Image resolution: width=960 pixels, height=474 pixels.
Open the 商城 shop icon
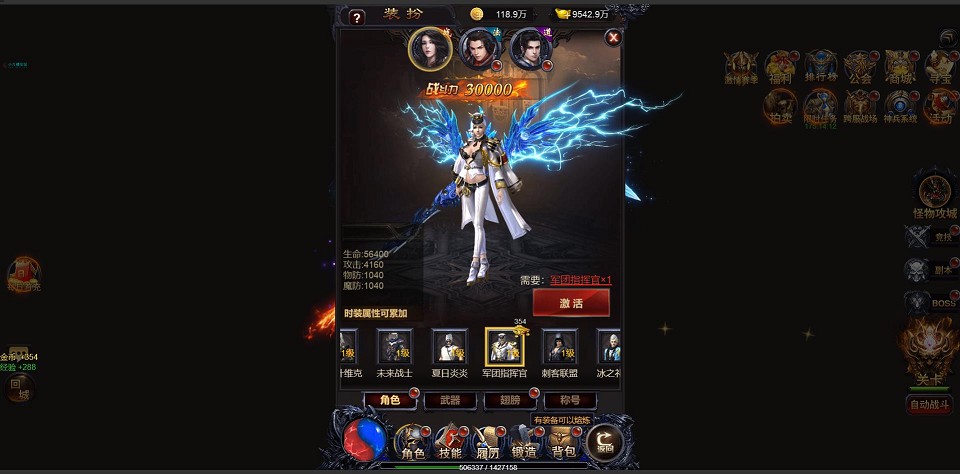click(x=900, y=66)
